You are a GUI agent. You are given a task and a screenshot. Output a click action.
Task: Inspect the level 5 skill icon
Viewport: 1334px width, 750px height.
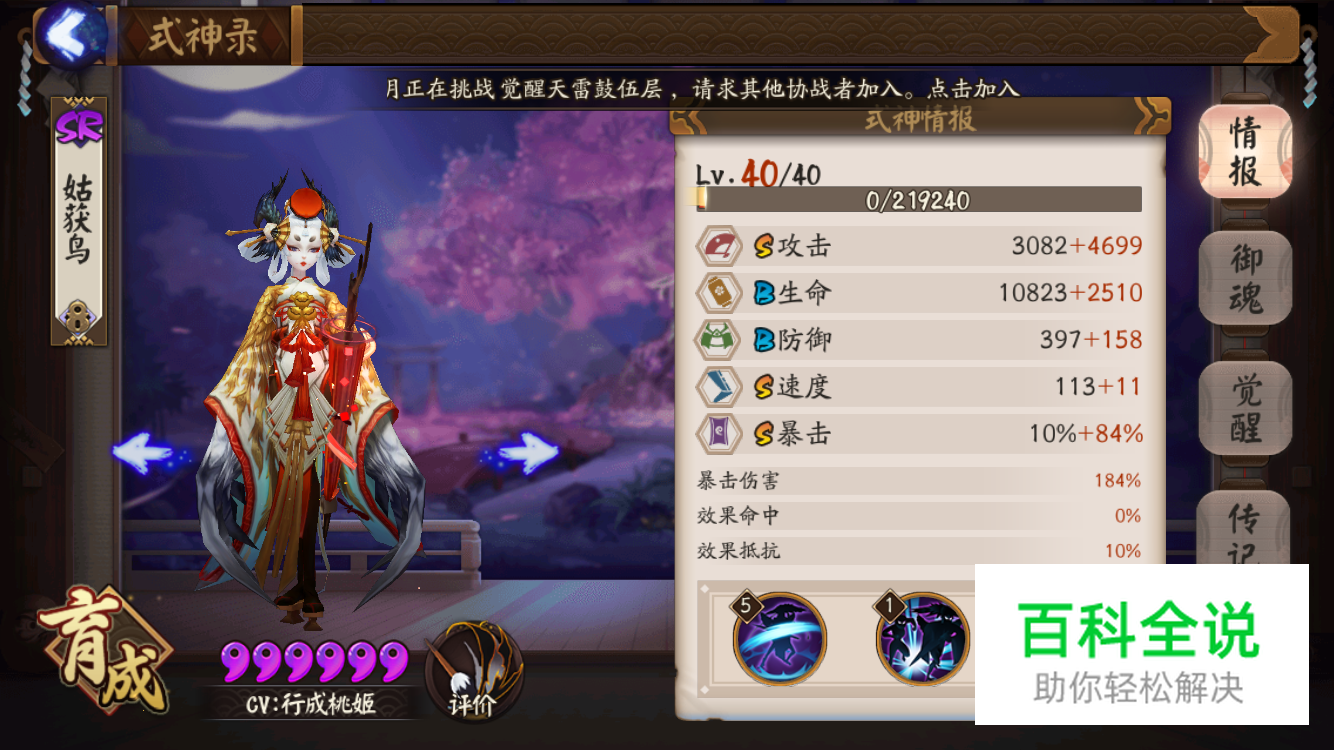click(x=780, y=637)
